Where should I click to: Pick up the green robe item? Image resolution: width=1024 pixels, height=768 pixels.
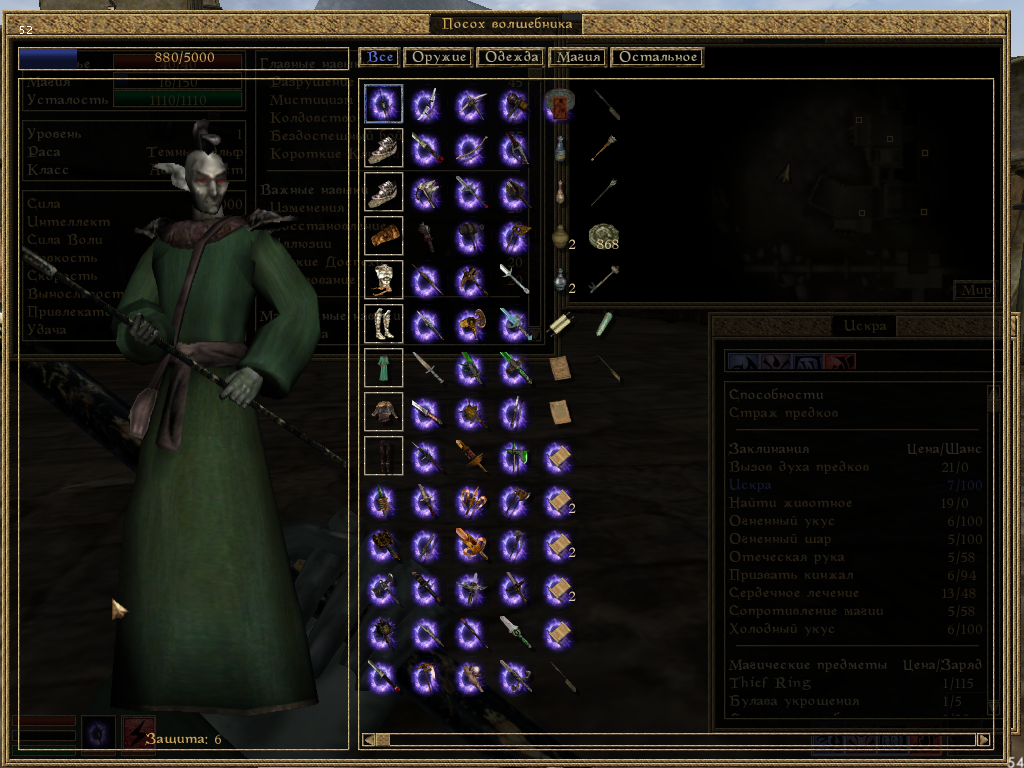[383, 367]
